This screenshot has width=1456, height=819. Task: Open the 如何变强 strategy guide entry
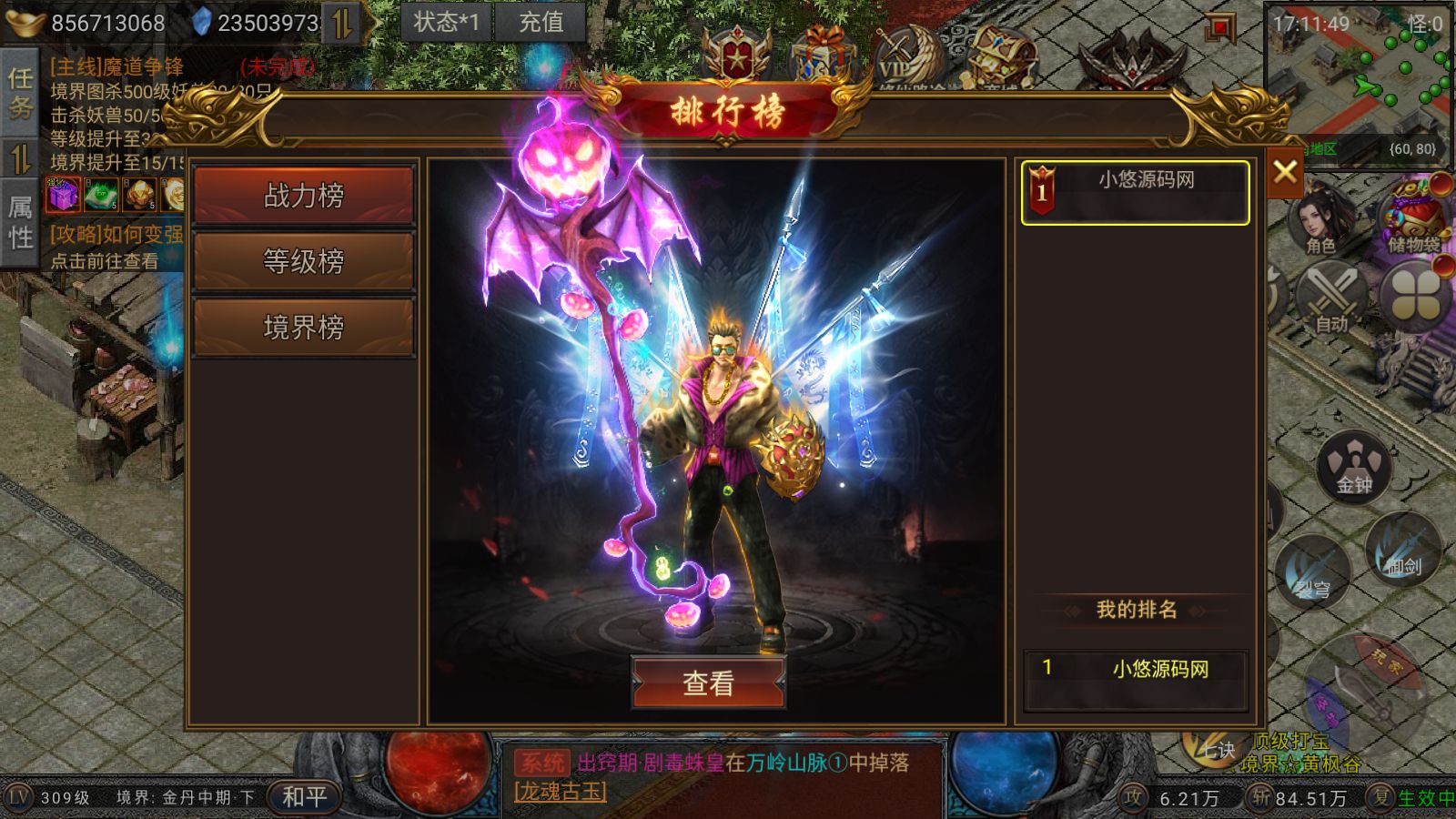(116, 235)
